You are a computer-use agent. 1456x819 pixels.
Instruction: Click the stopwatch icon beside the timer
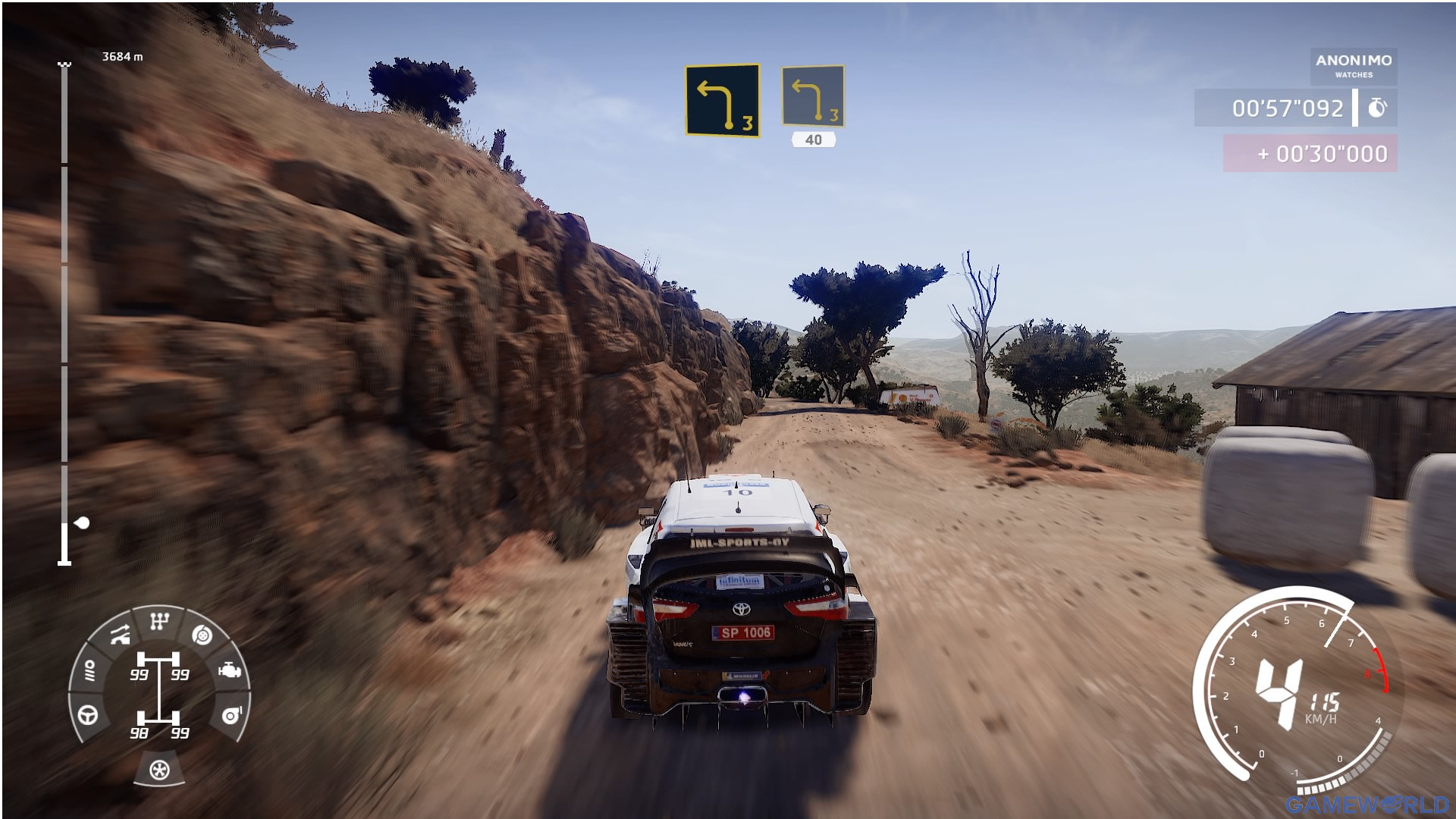(x=1376, y=108)
